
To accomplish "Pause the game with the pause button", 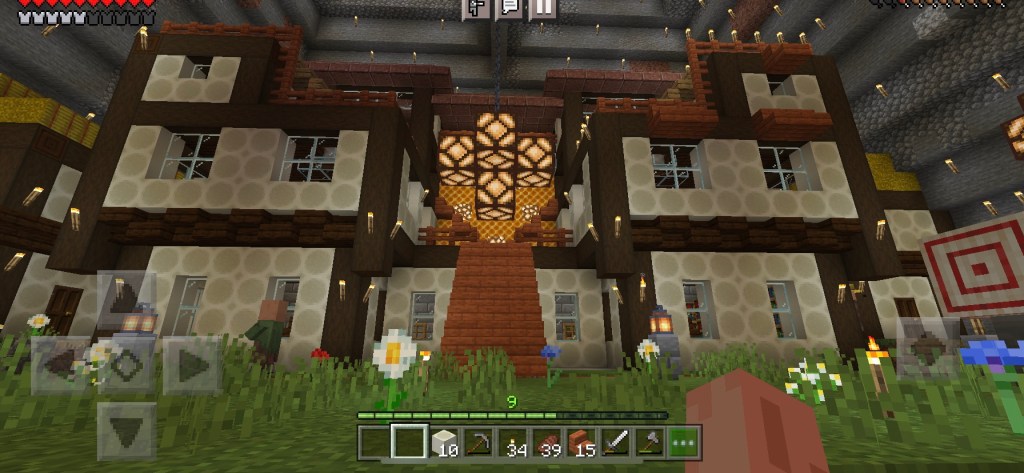I will pos(542,8).
